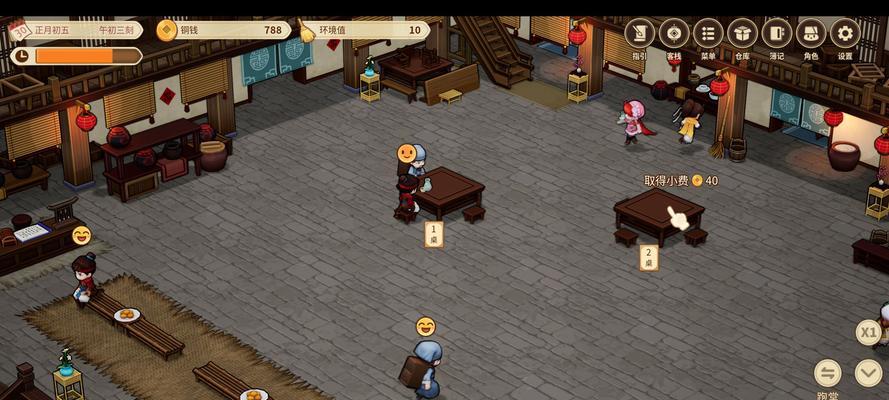Screen dimensions: 889x400
Task: Select the table 1 number tag
Action: click(x=434, y=235)
